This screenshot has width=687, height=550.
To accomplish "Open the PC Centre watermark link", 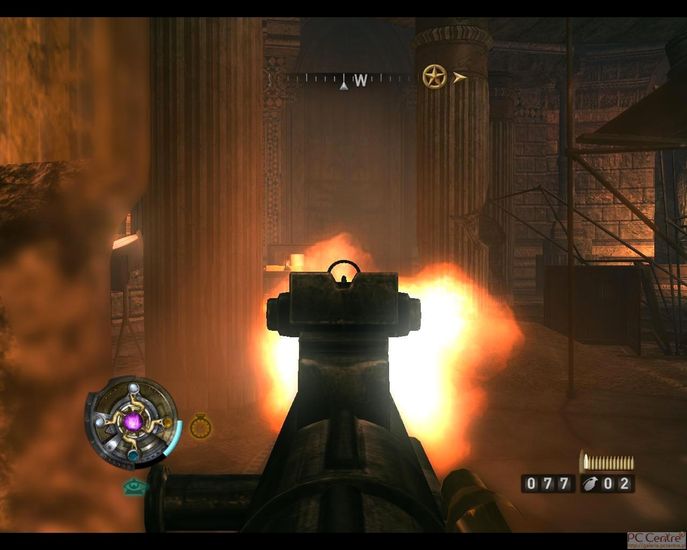I will pyautogui.click(x=655, y=539).
